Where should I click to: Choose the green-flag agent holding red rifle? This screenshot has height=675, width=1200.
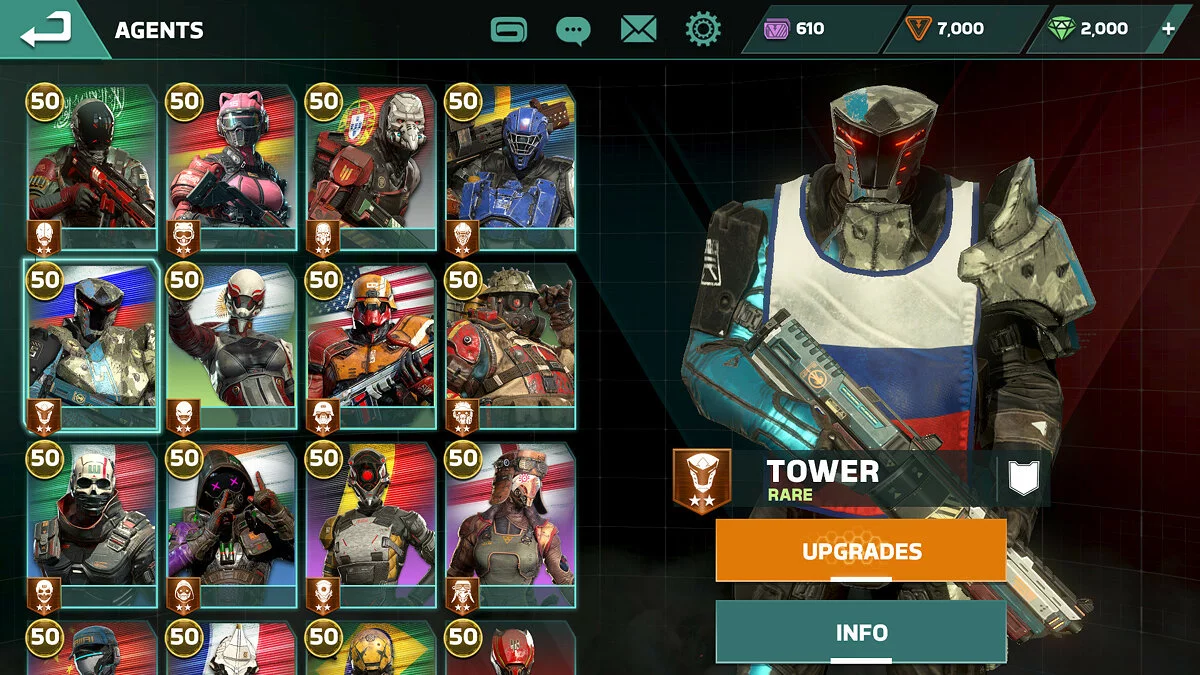(91, 167)
